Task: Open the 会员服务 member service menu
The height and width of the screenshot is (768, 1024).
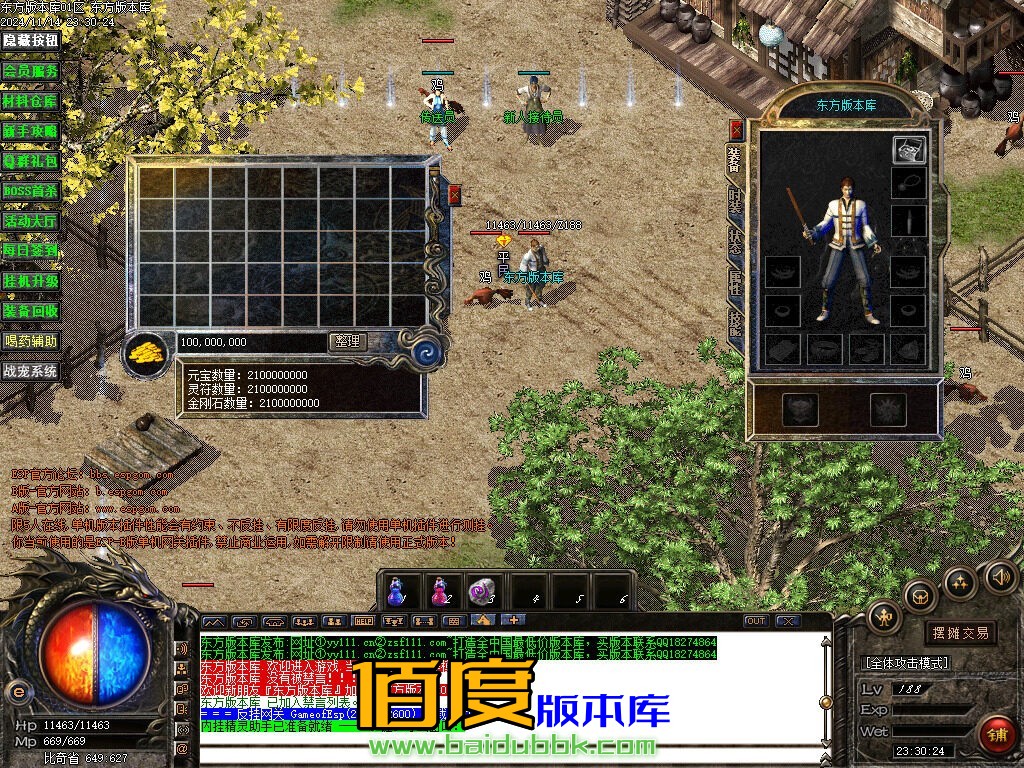Action: pos(31,71)
